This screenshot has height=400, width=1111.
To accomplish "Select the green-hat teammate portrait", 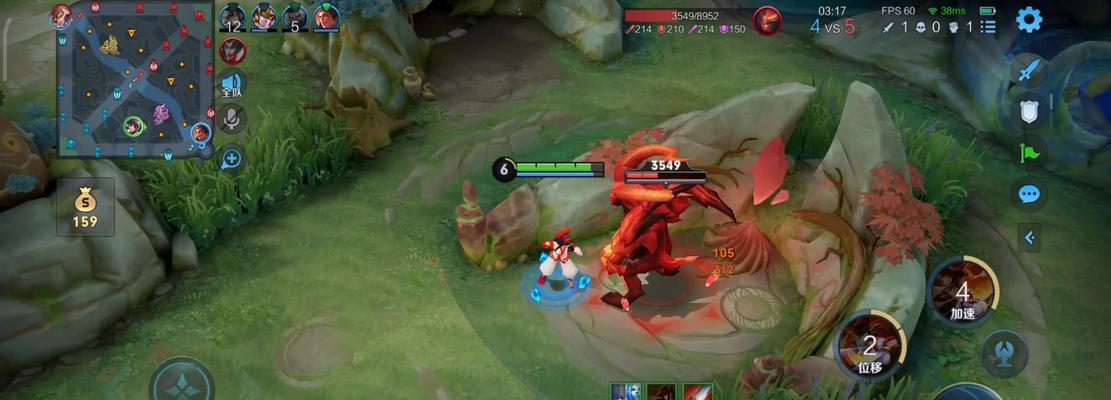I will (x=326, y=17).
